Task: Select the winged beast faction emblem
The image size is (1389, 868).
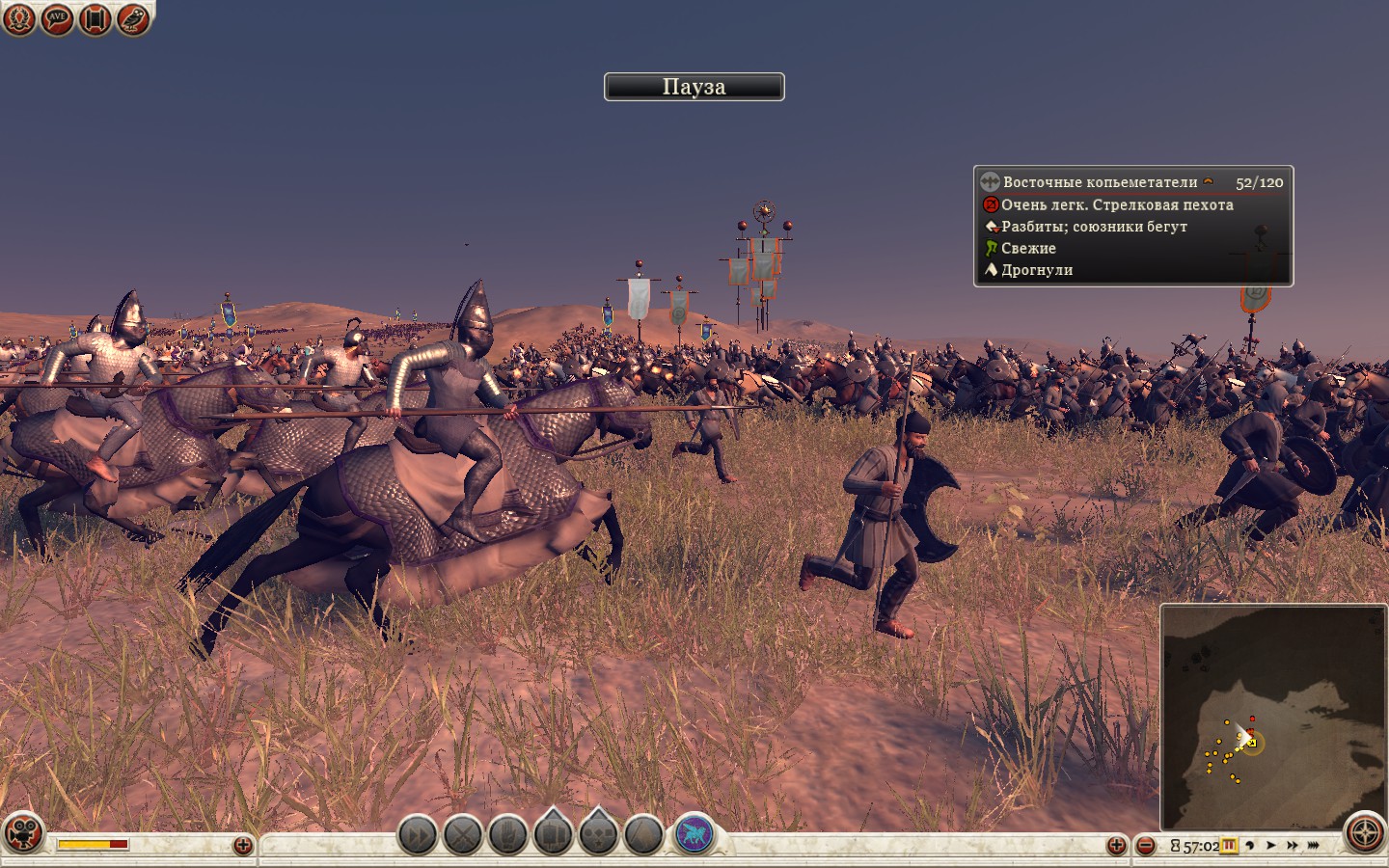Action: tap(694, 832)
